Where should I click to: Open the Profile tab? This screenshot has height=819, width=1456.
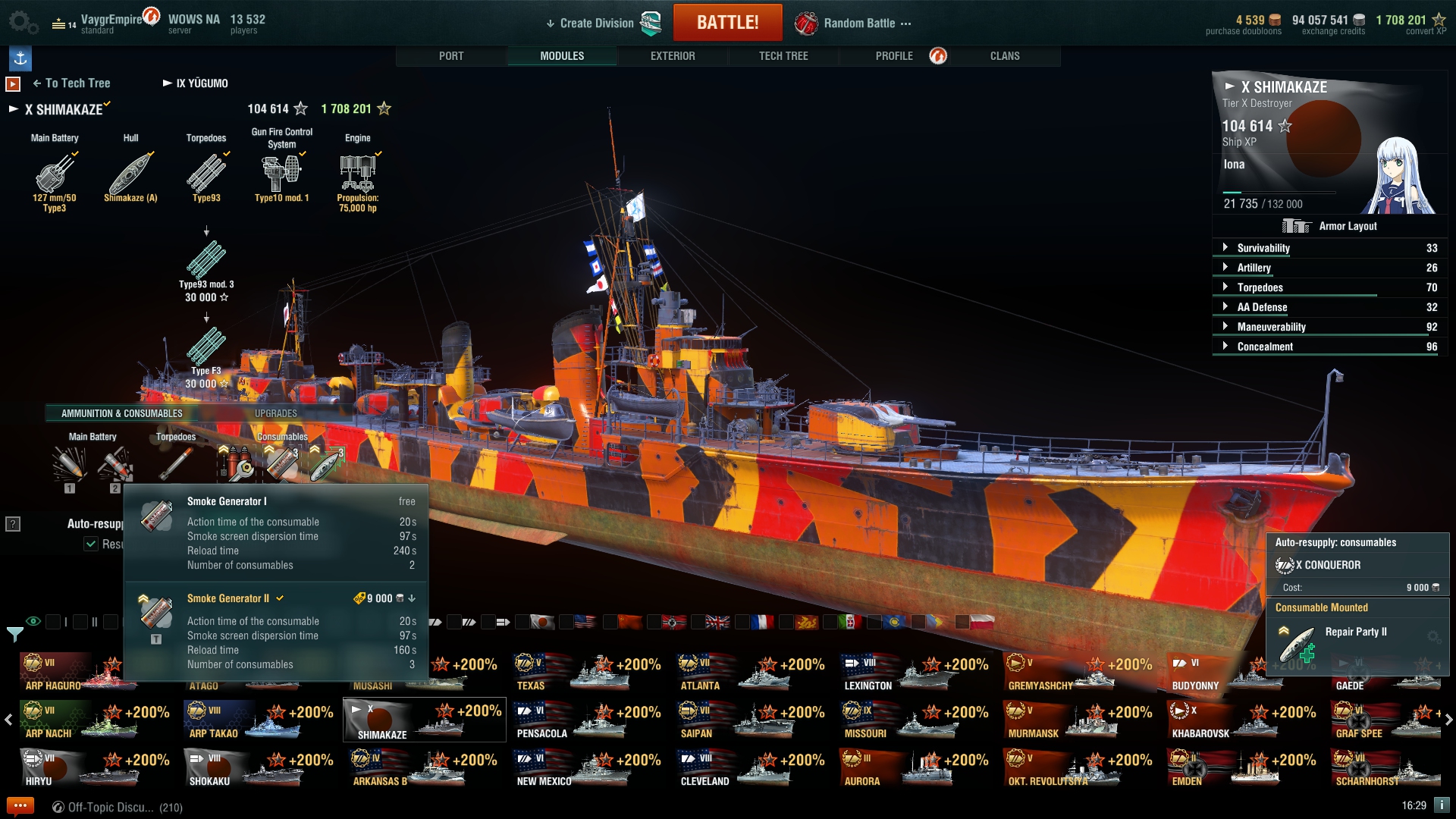894,56
